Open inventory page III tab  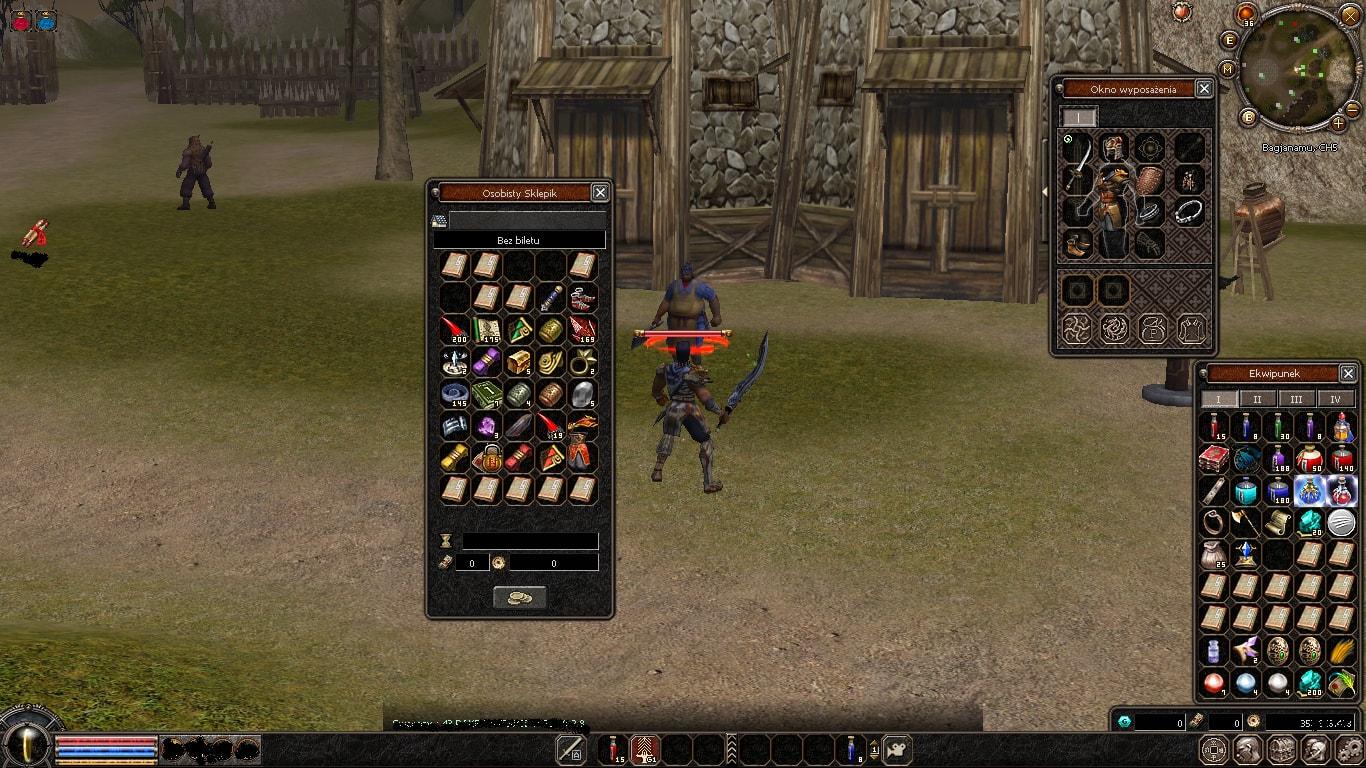pos(1296,399)
